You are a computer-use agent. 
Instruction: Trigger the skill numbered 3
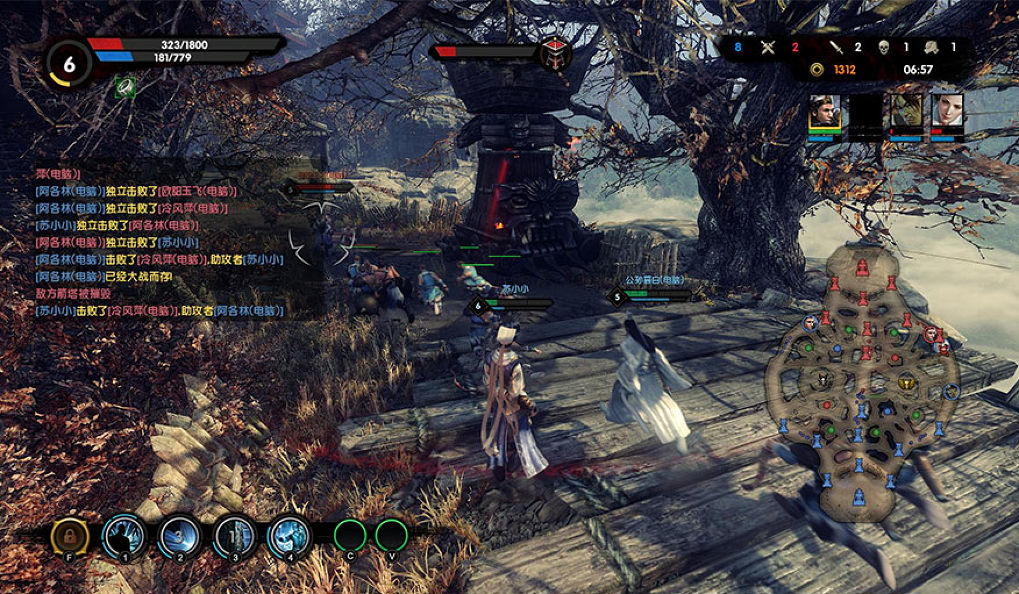(234, 536)
